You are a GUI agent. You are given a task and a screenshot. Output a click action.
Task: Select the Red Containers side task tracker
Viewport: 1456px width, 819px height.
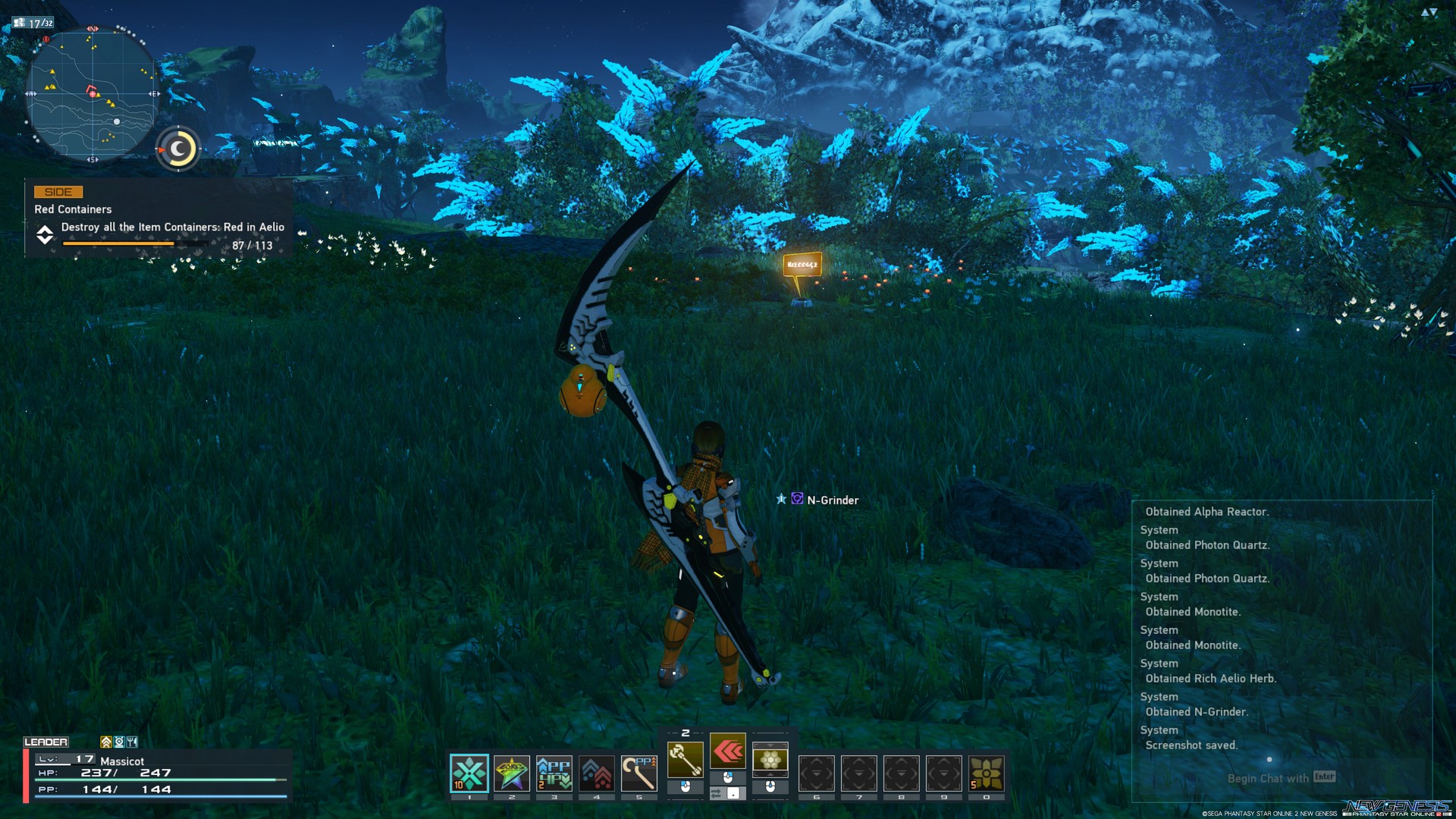159,219
